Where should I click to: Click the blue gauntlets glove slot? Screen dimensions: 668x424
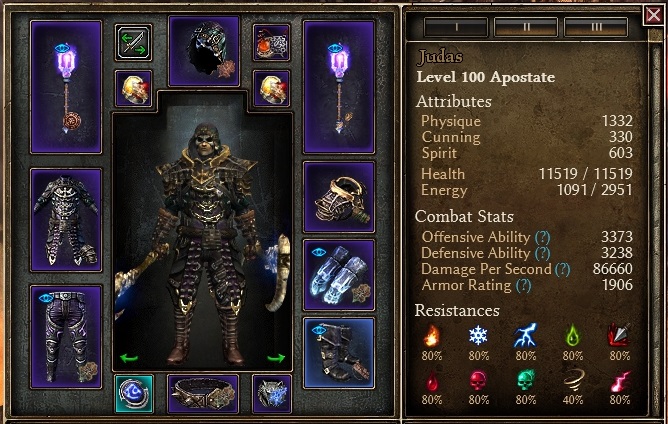[x=339, y=275]
